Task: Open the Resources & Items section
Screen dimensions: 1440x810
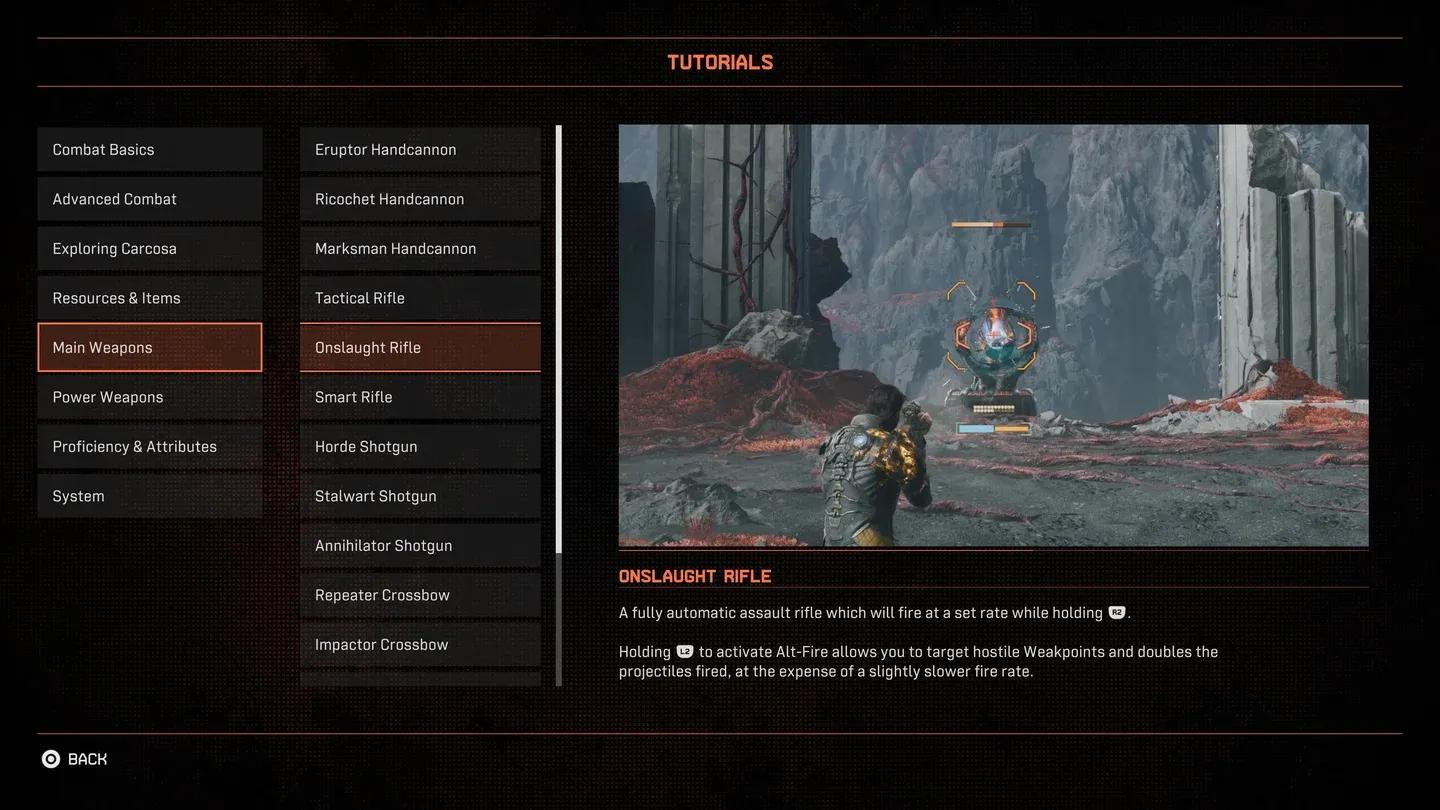Action: (149, 297)
